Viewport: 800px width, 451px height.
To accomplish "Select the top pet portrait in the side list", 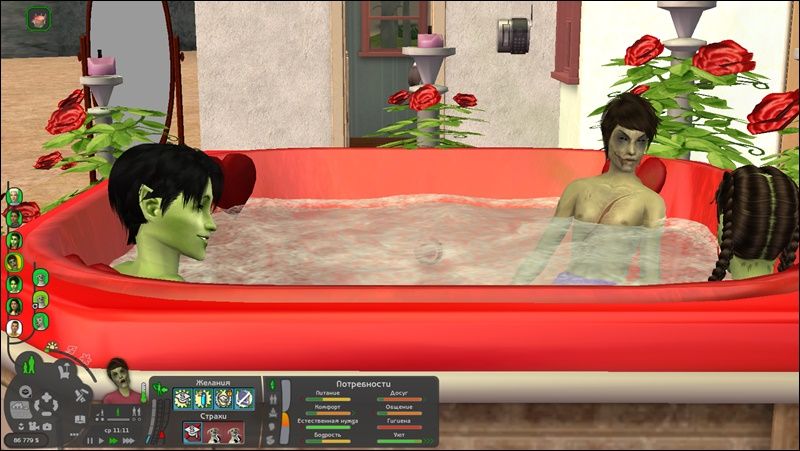I will [x=41, y=277].
